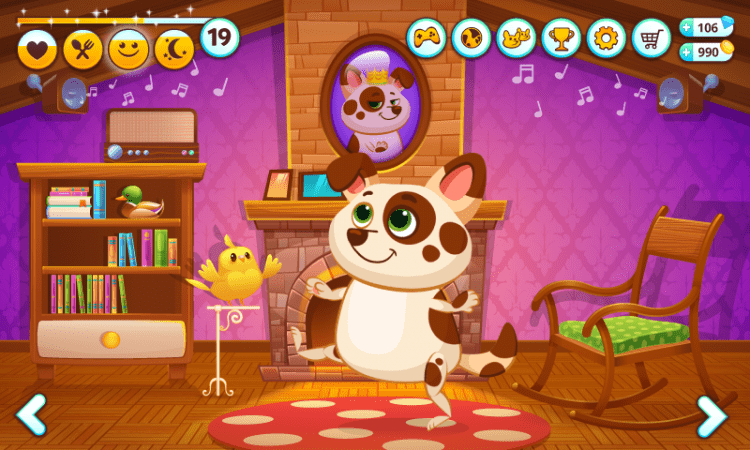Open the spotted ball skins button

pyautogui.click(x=471, y=38)
